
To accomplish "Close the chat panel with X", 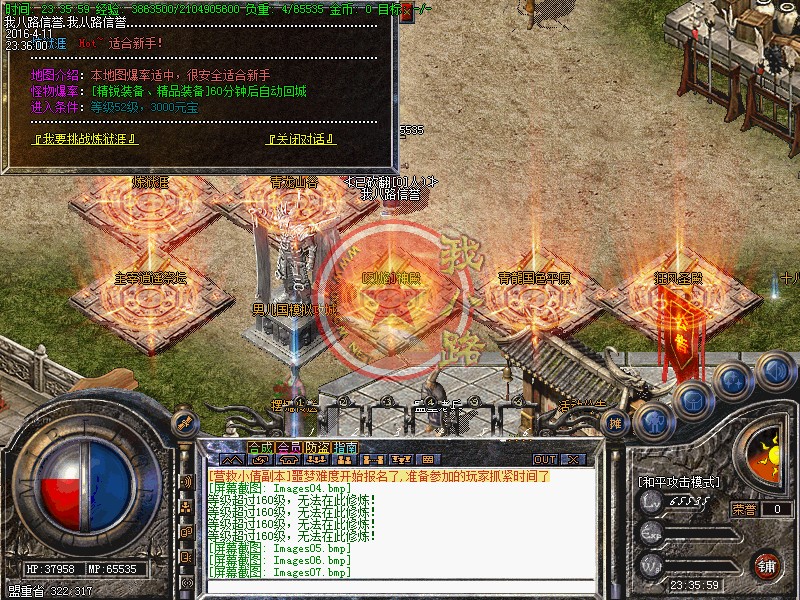I will click(573, 459).
